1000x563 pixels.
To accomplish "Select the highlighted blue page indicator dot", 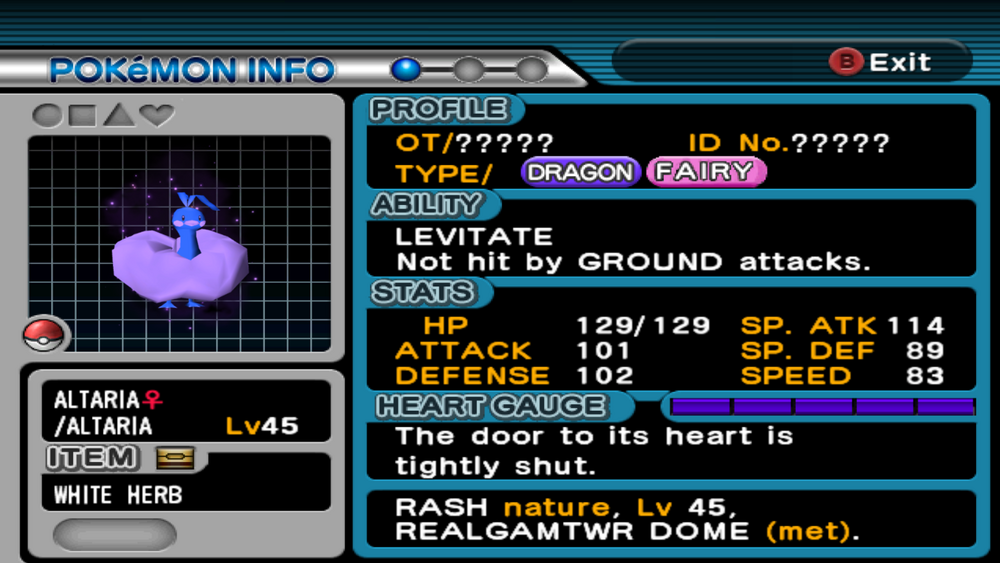I will point(406,69).
